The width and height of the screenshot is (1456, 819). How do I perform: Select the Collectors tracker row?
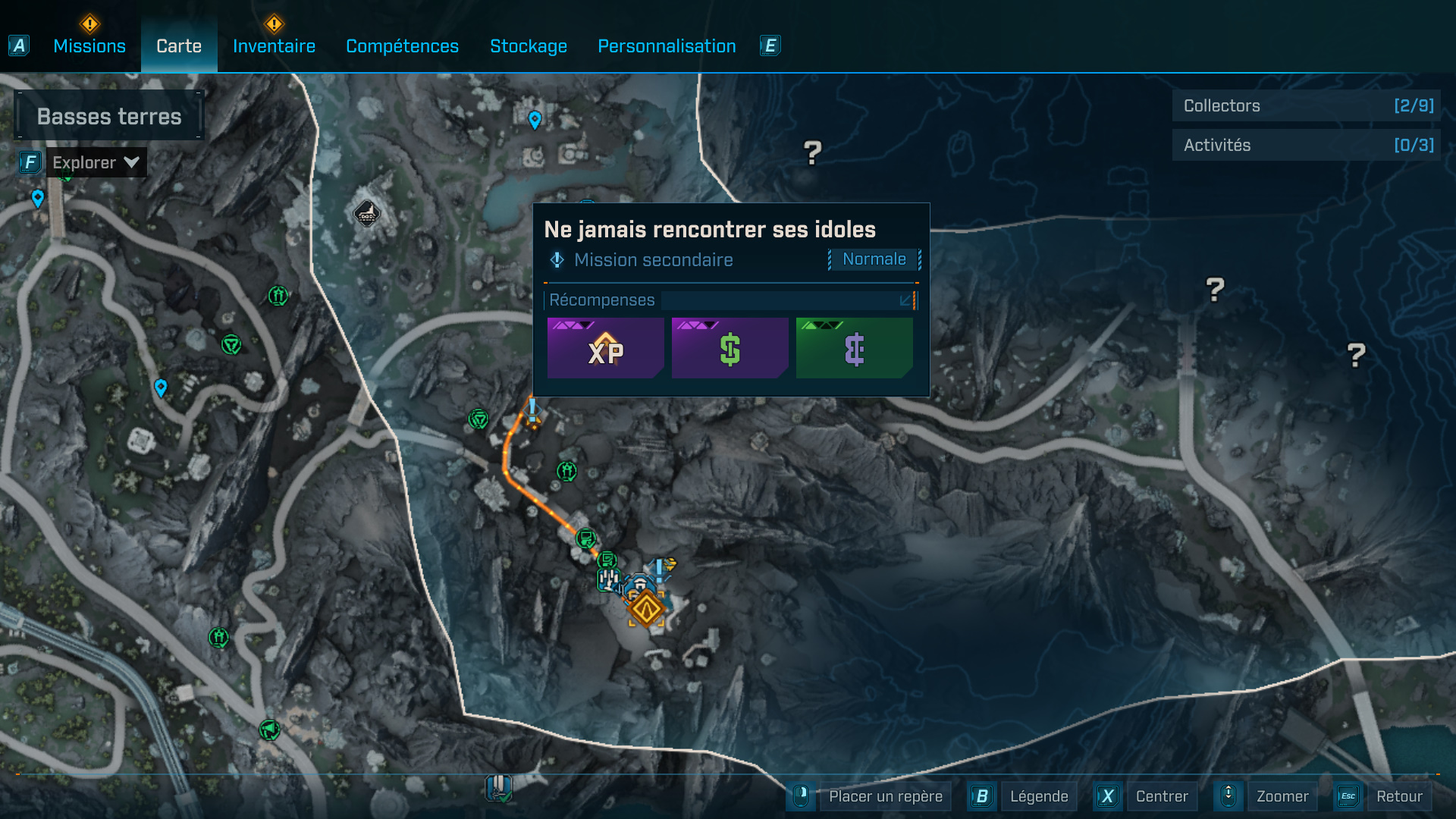point(1307,106)
